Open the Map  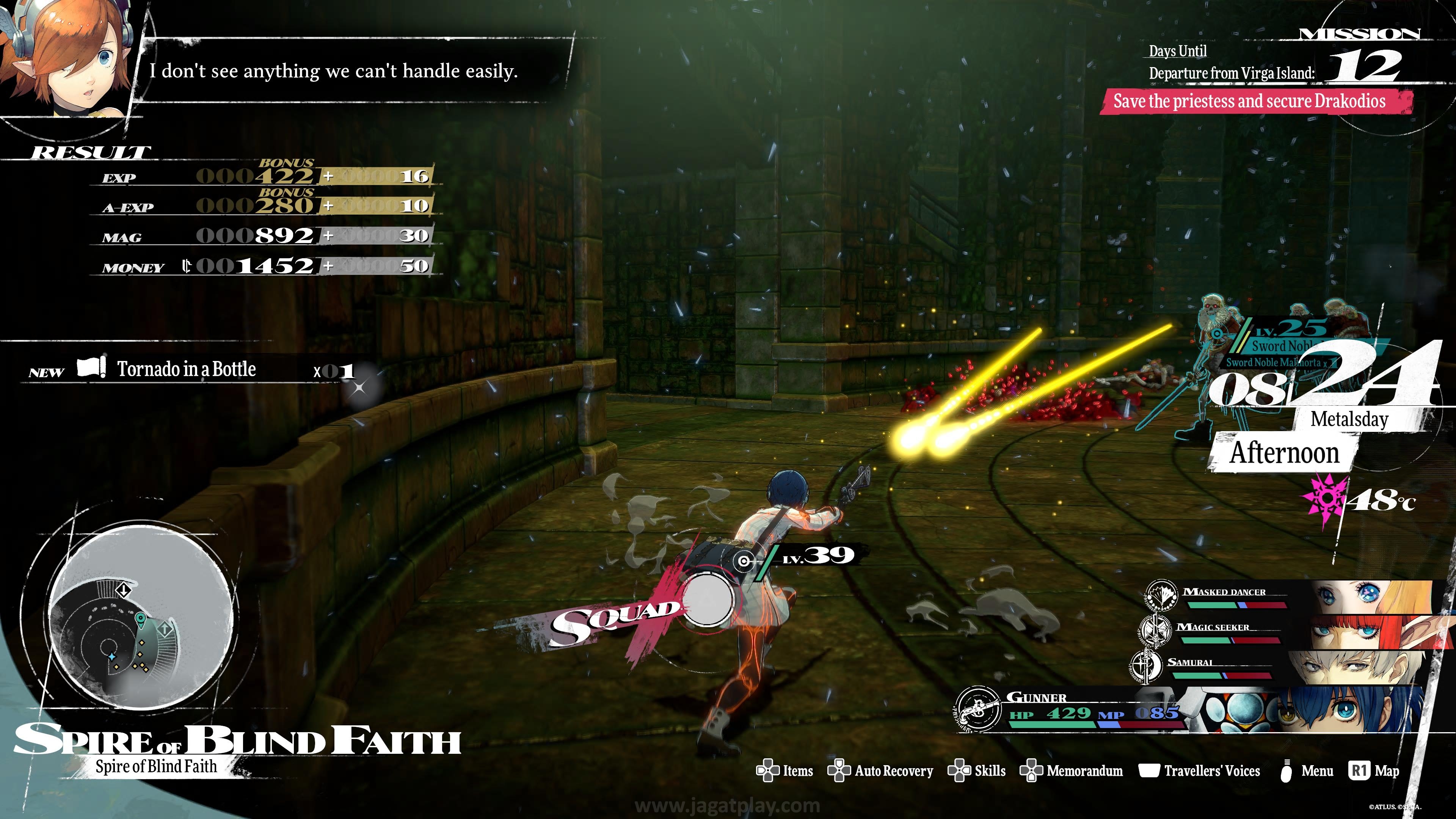[x=1374, y=771]
